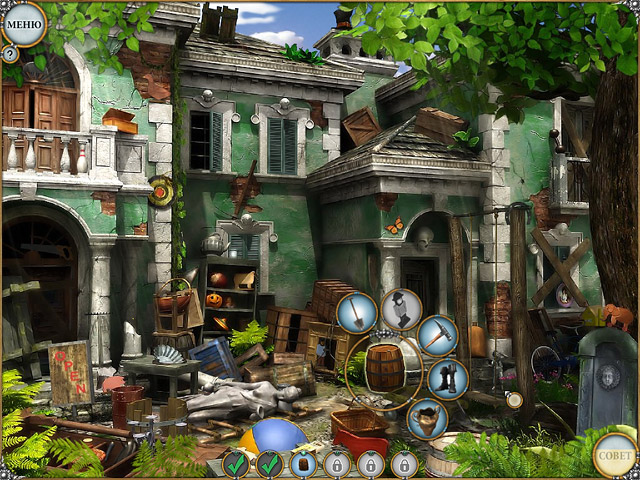This screenshot has width=640, height=480.
Task: Click the large wooden barrel circle
Action: [385, 367]
